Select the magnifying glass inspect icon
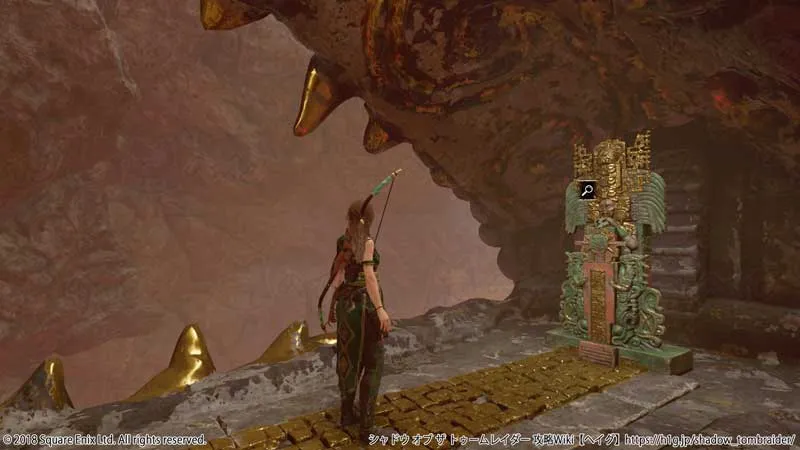This screenshot has height=450, width=800. point(587,190)
